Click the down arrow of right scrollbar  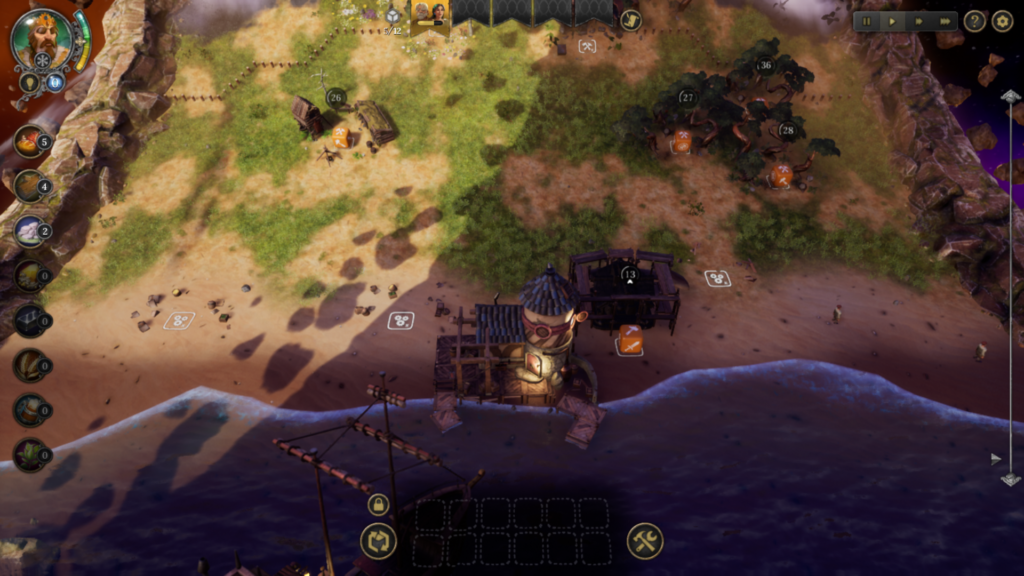coord(1010,479)
